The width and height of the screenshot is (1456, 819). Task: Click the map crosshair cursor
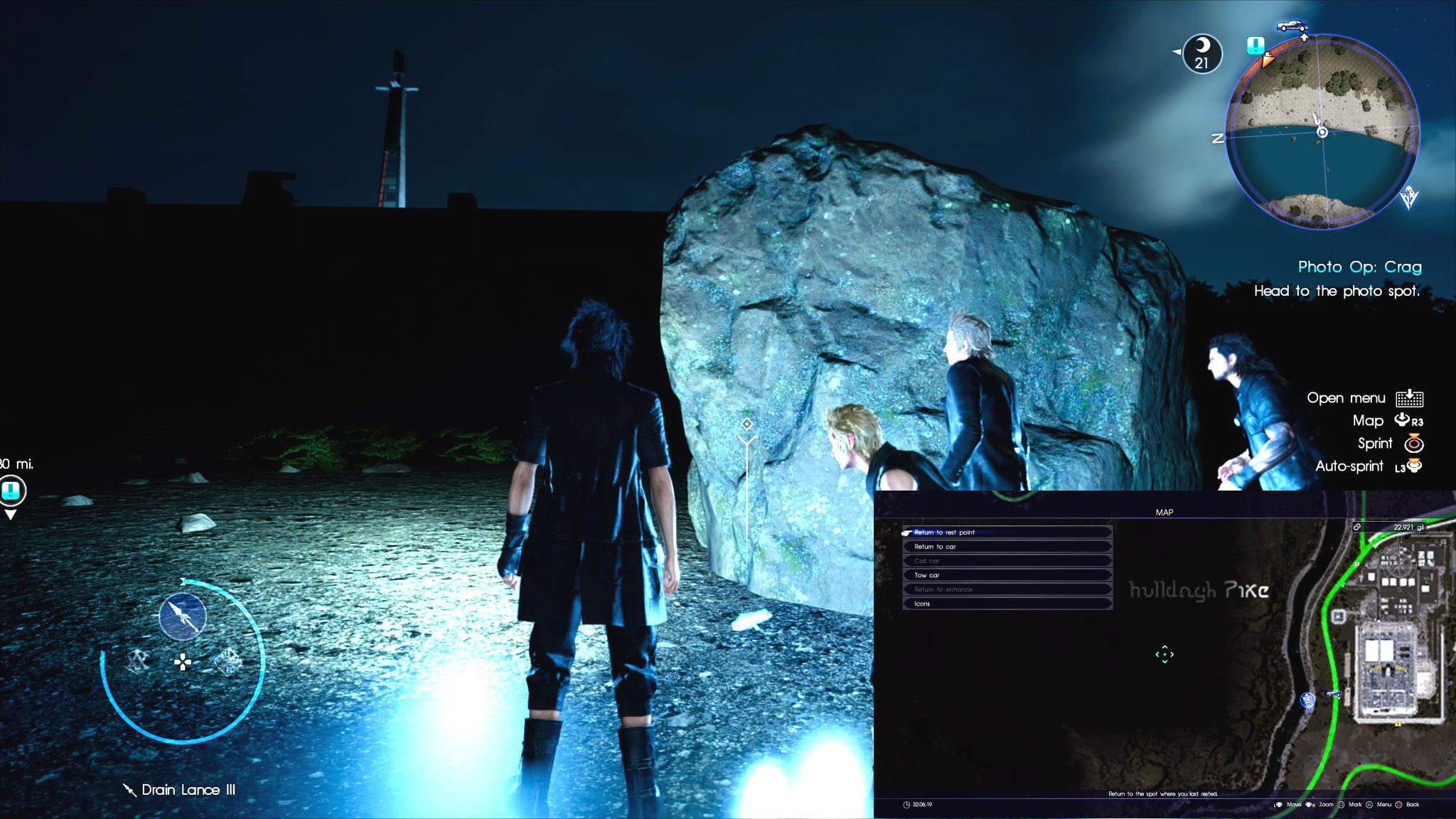tap(1165, 654)
